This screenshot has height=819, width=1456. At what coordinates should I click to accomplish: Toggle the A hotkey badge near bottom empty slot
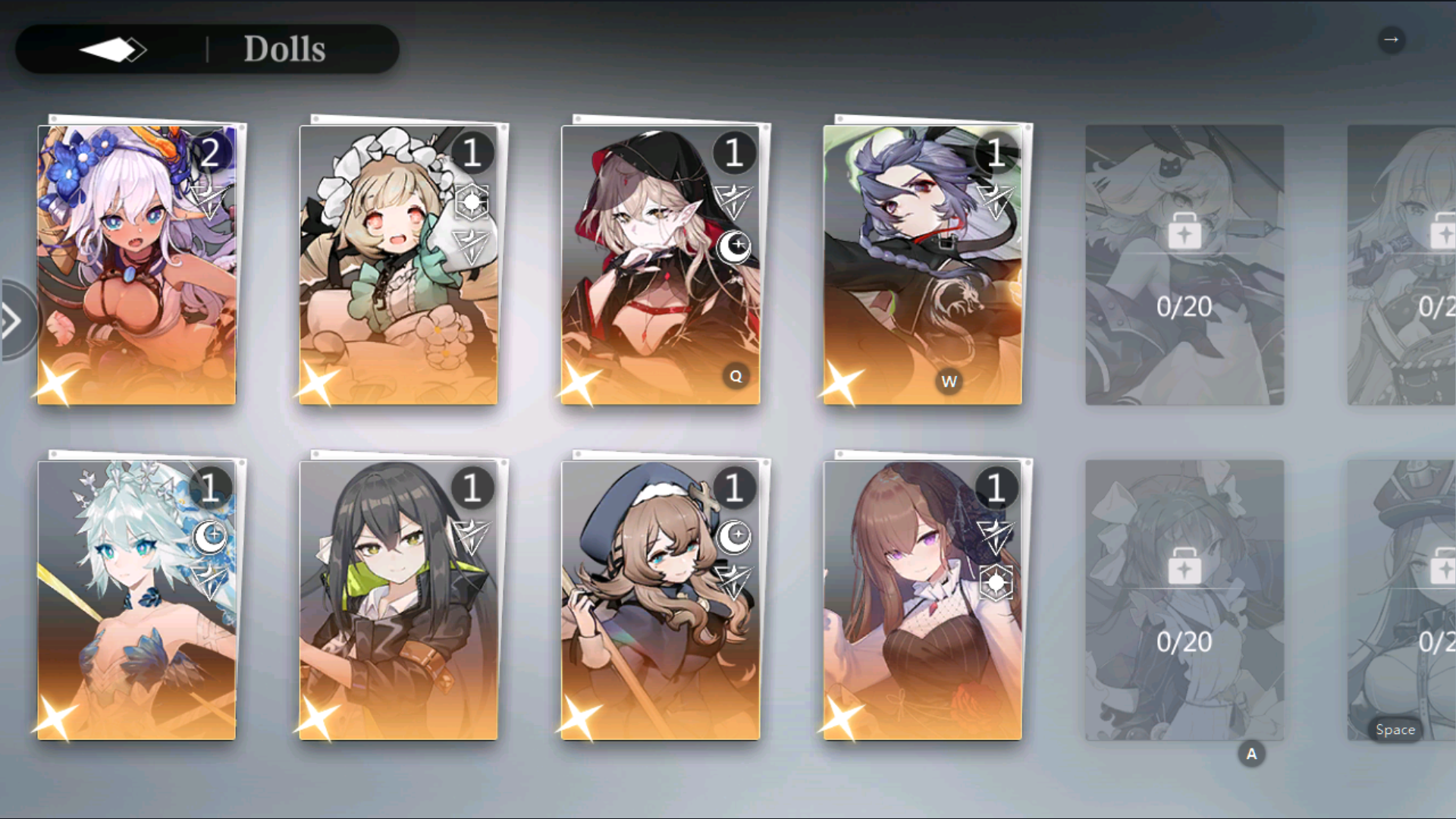pos(1251,753)
